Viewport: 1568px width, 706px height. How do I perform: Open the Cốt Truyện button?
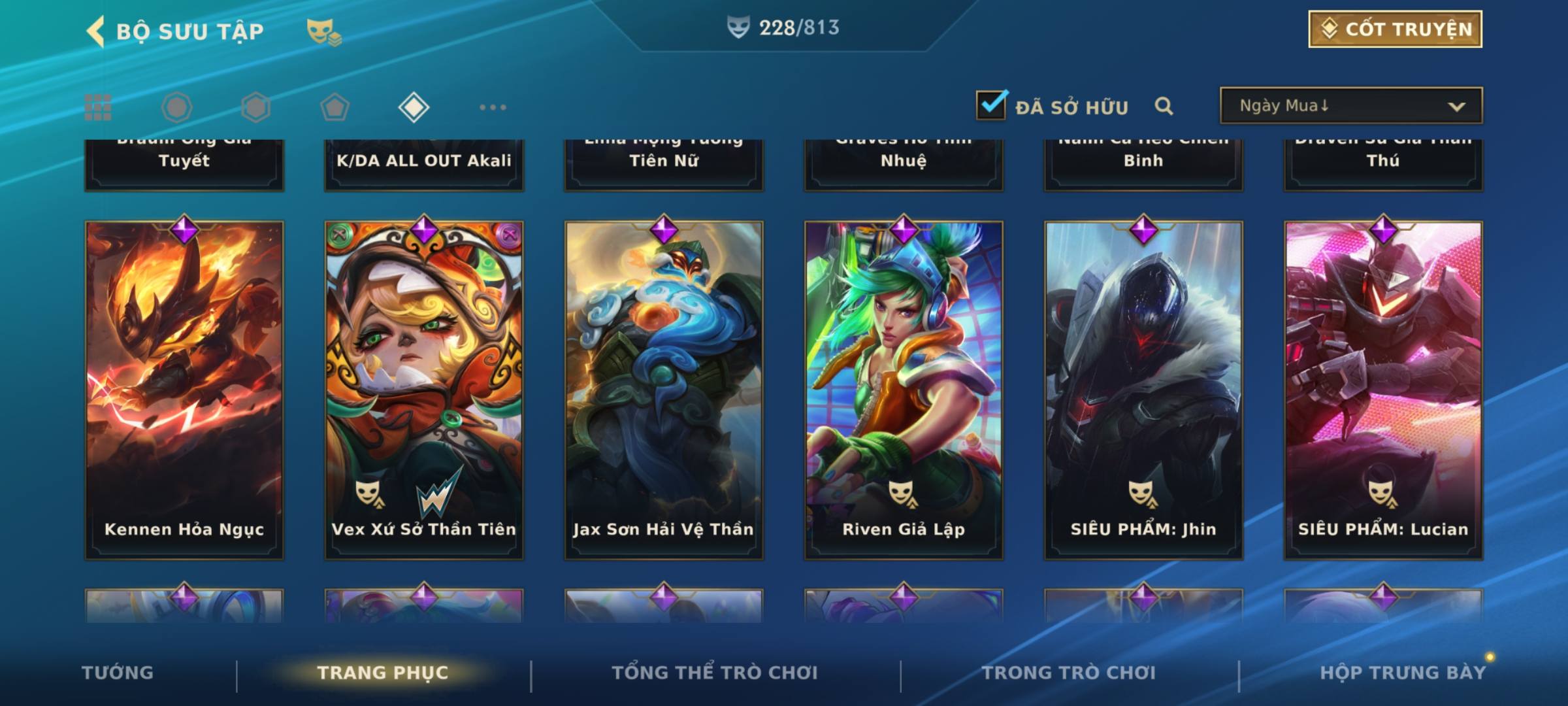(x=1395, y=29)
